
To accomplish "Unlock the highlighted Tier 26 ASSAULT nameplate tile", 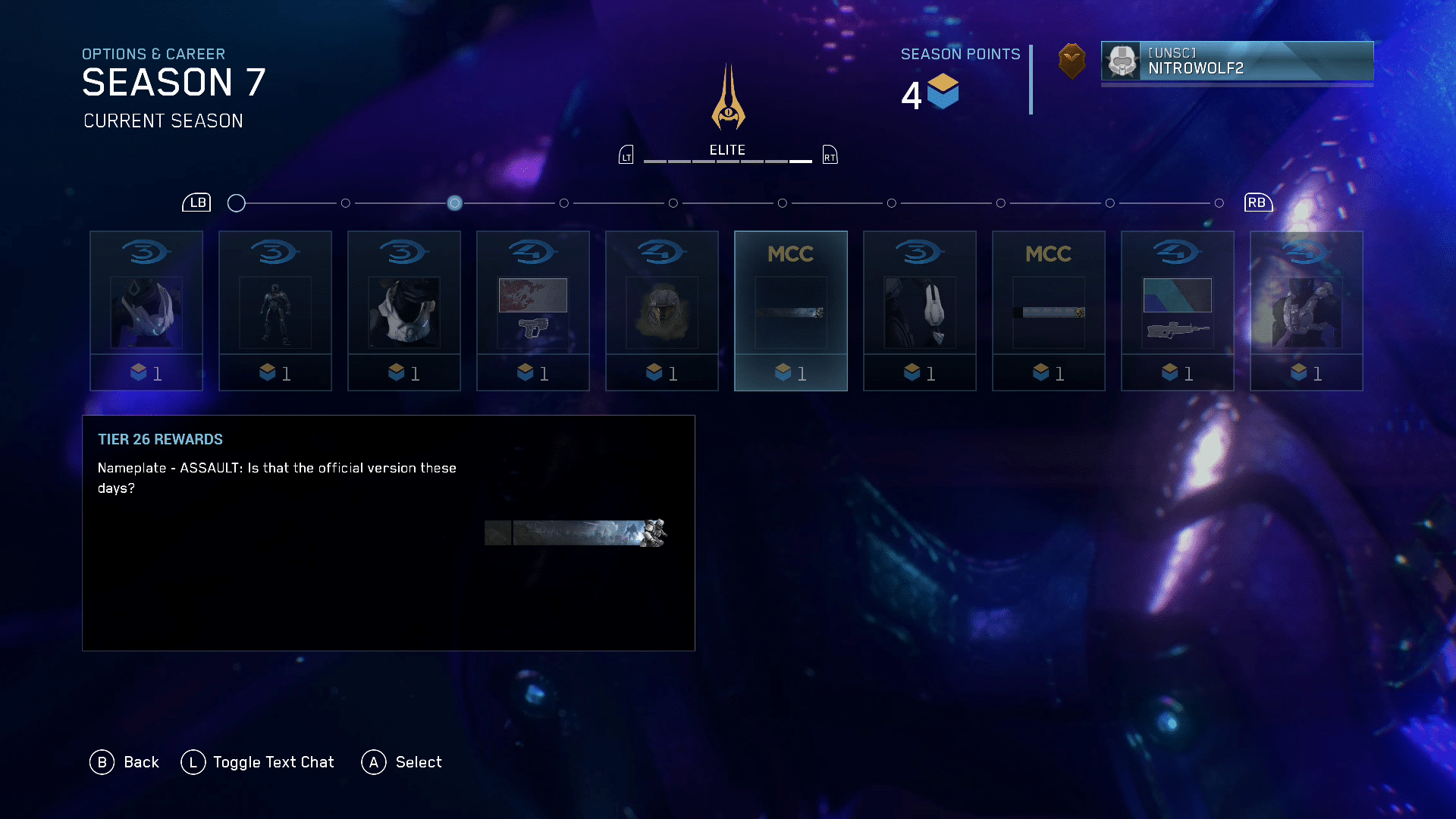I will (791, 311).
